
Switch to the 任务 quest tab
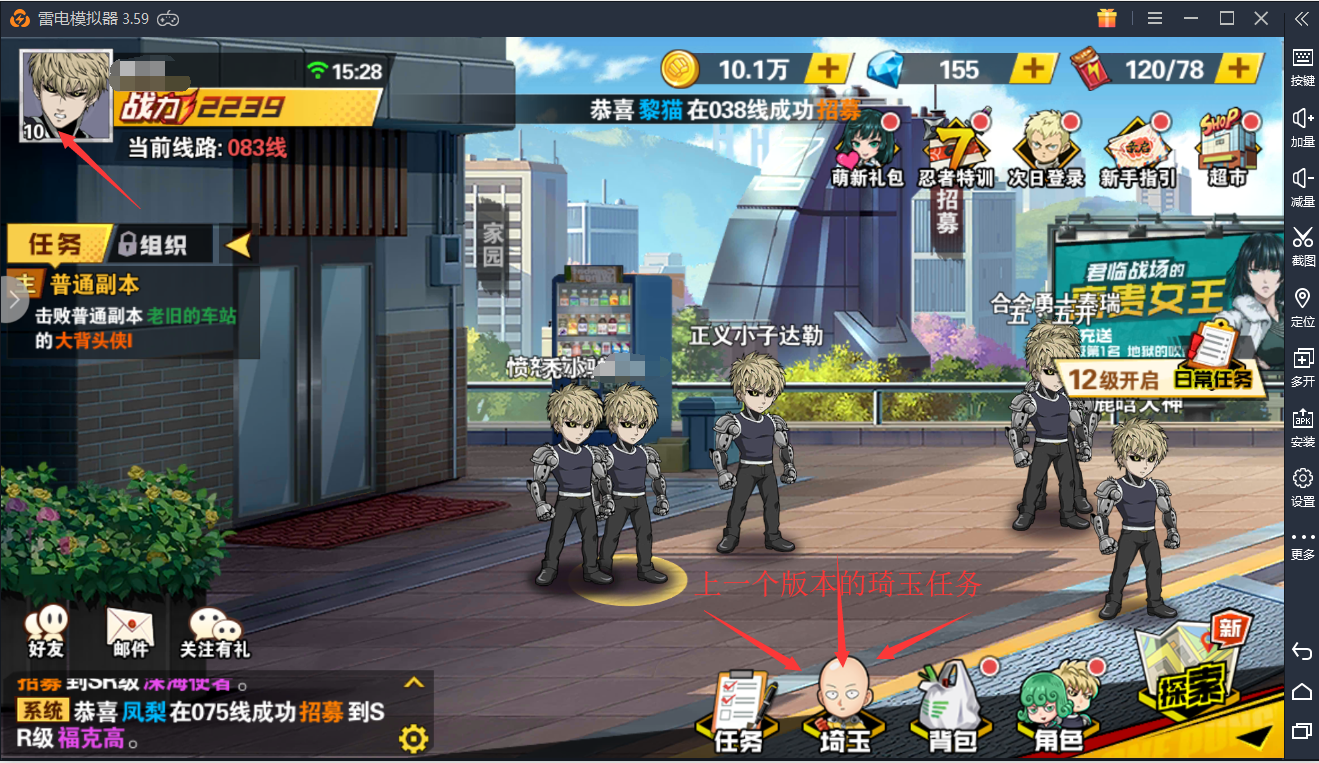click(57, 244)
